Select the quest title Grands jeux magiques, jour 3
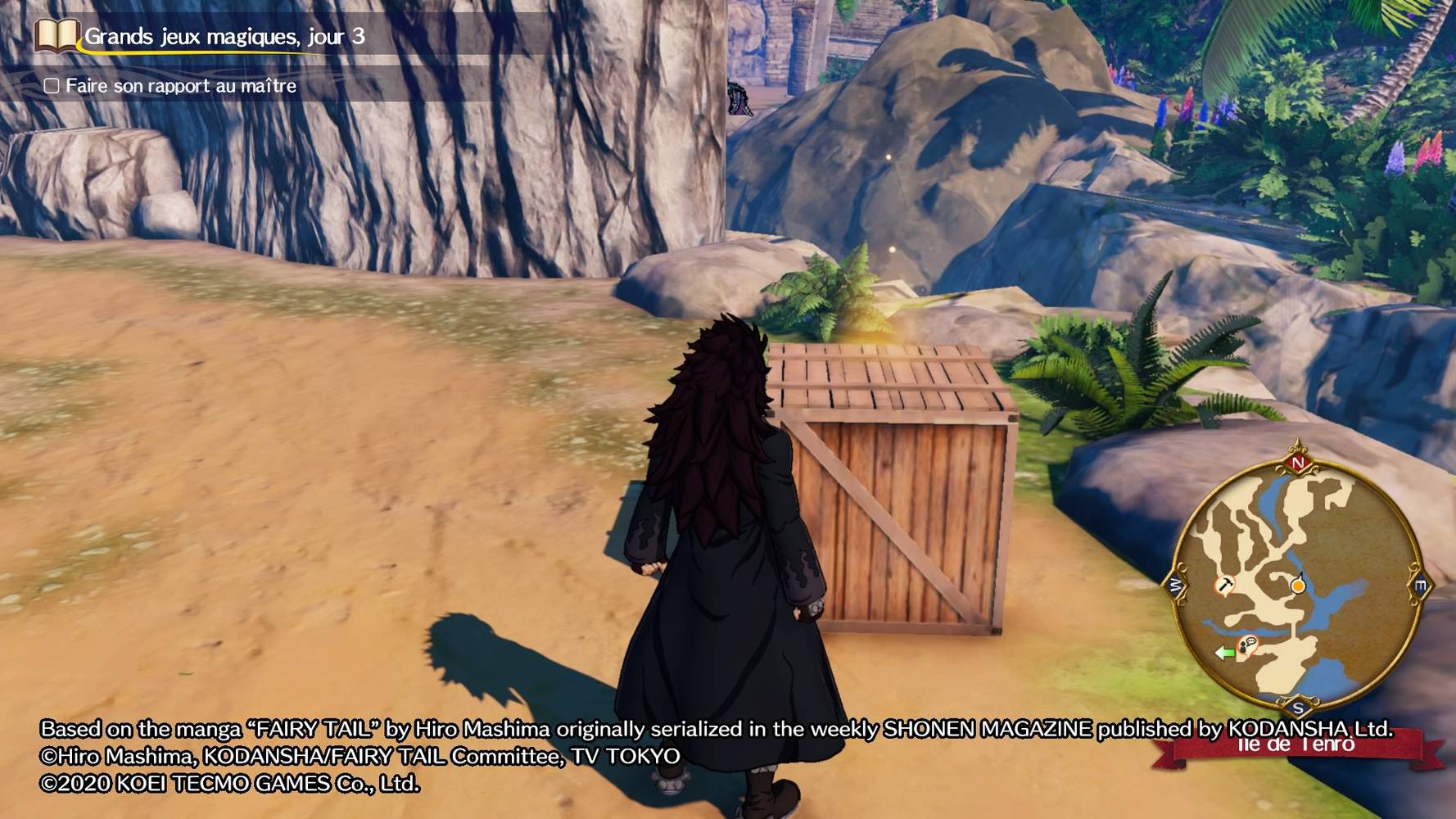 click(224, 37)
